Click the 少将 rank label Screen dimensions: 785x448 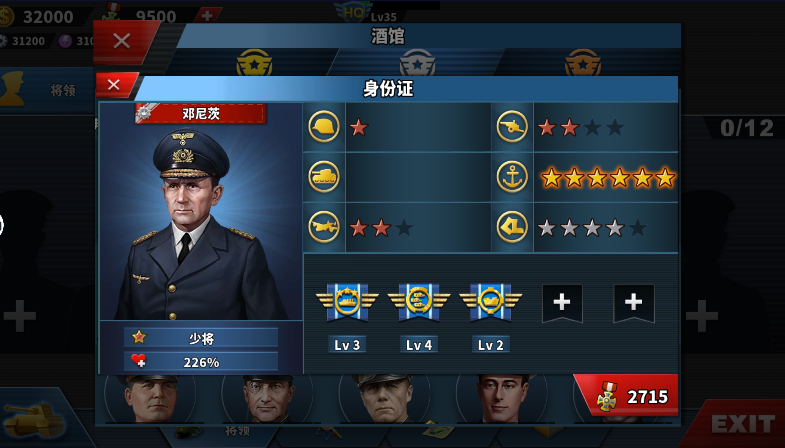[x=201, y=338]
